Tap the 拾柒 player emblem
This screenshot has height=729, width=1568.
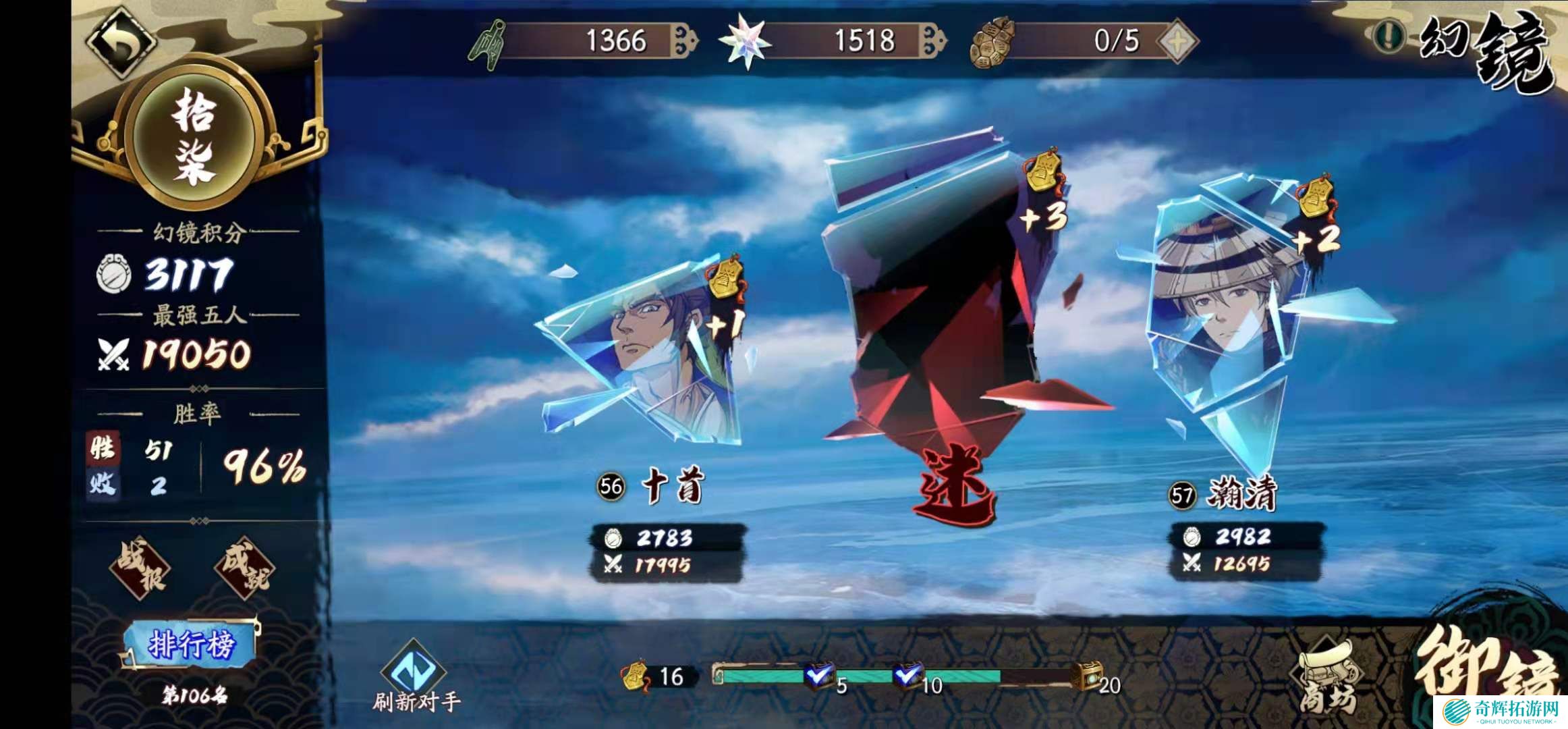194,138
